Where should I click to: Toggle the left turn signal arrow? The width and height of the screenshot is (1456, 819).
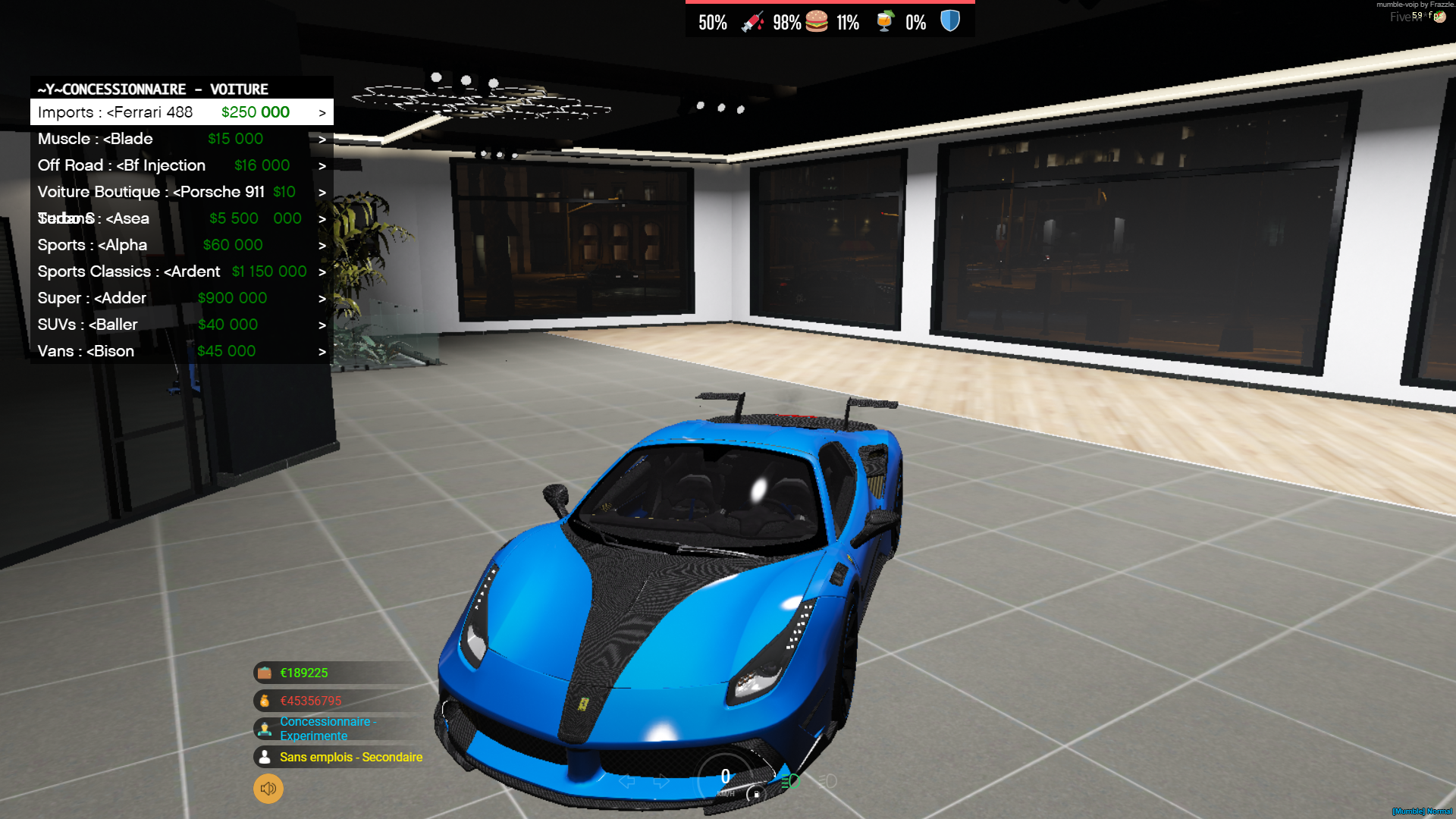pos(626,781)
